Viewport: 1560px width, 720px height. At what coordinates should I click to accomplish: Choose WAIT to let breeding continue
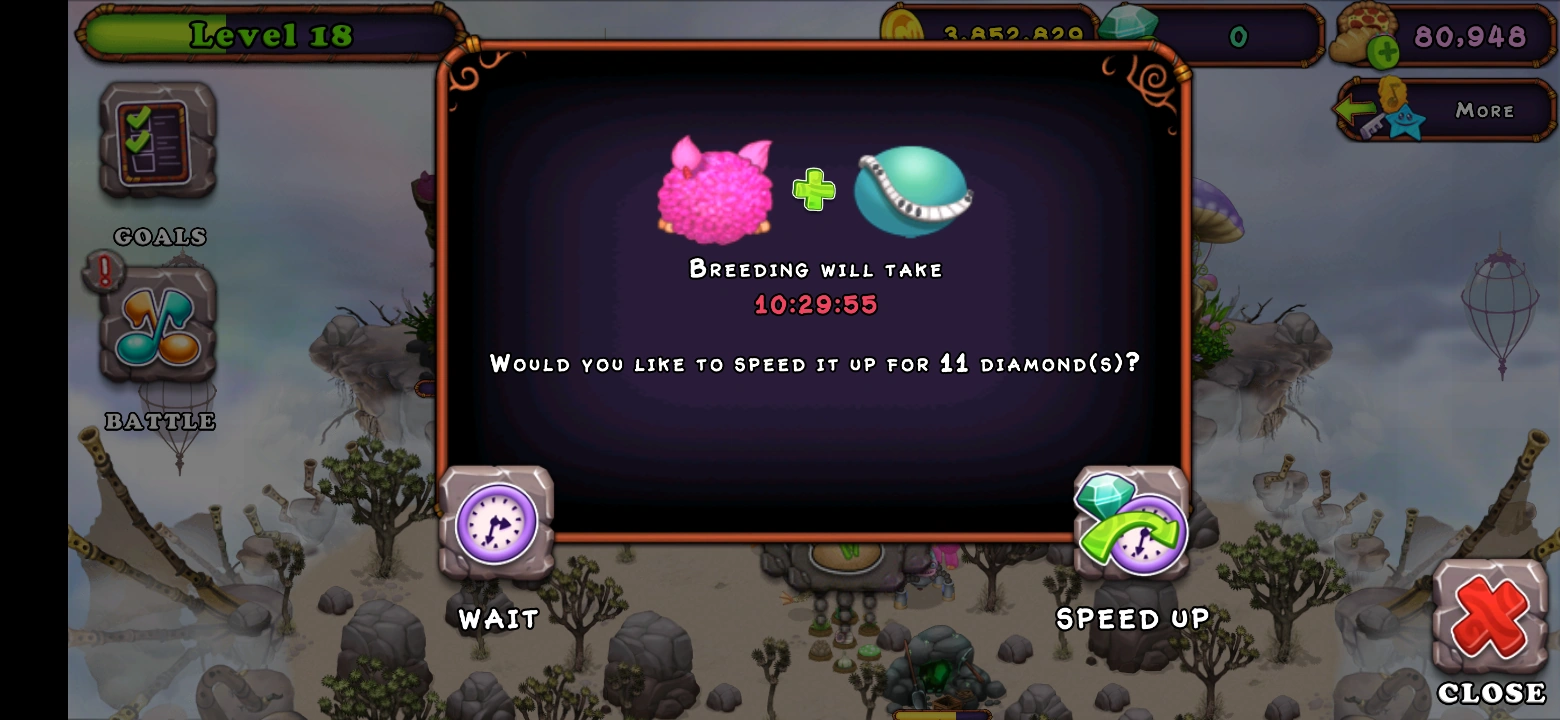tap(496, 619)
